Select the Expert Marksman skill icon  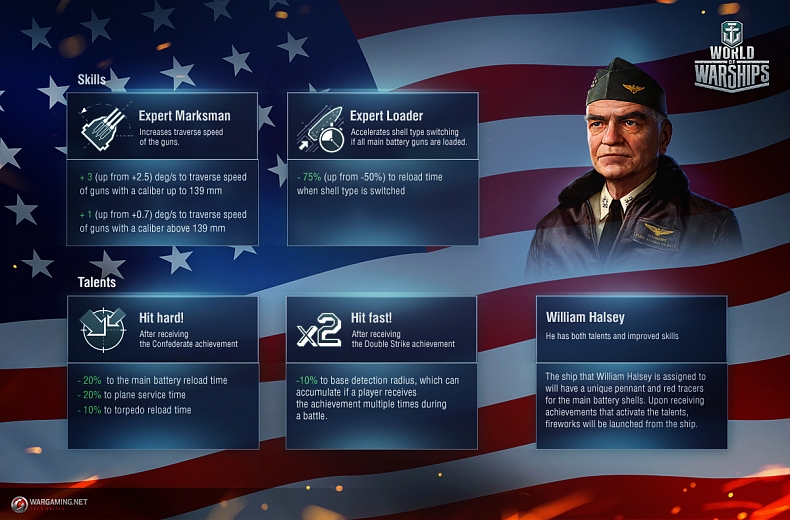pos(103,127)
